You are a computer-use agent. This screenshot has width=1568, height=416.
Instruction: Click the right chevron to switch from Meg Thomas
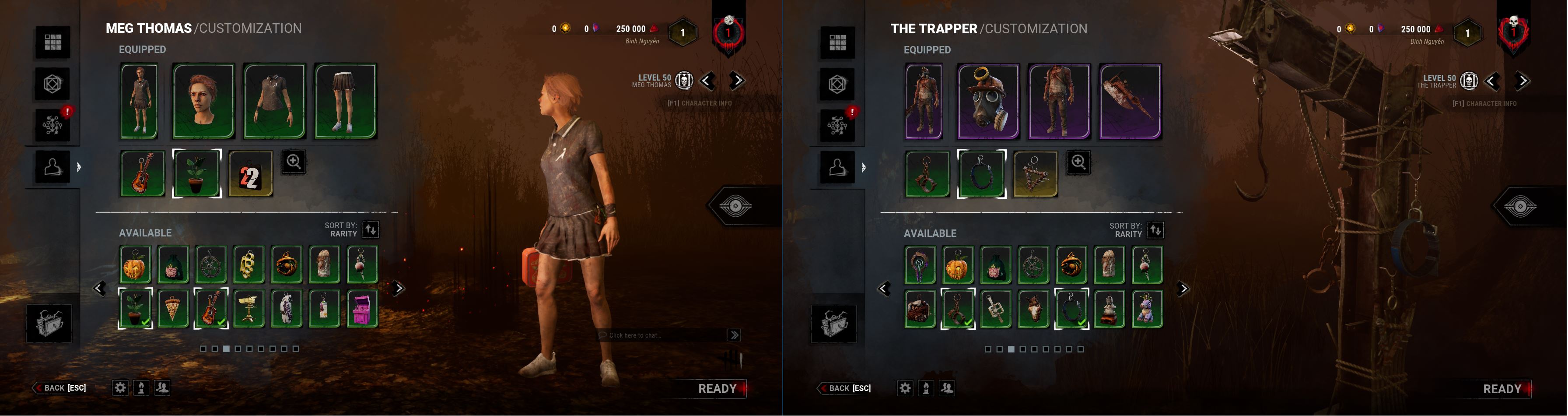(736, 81)
